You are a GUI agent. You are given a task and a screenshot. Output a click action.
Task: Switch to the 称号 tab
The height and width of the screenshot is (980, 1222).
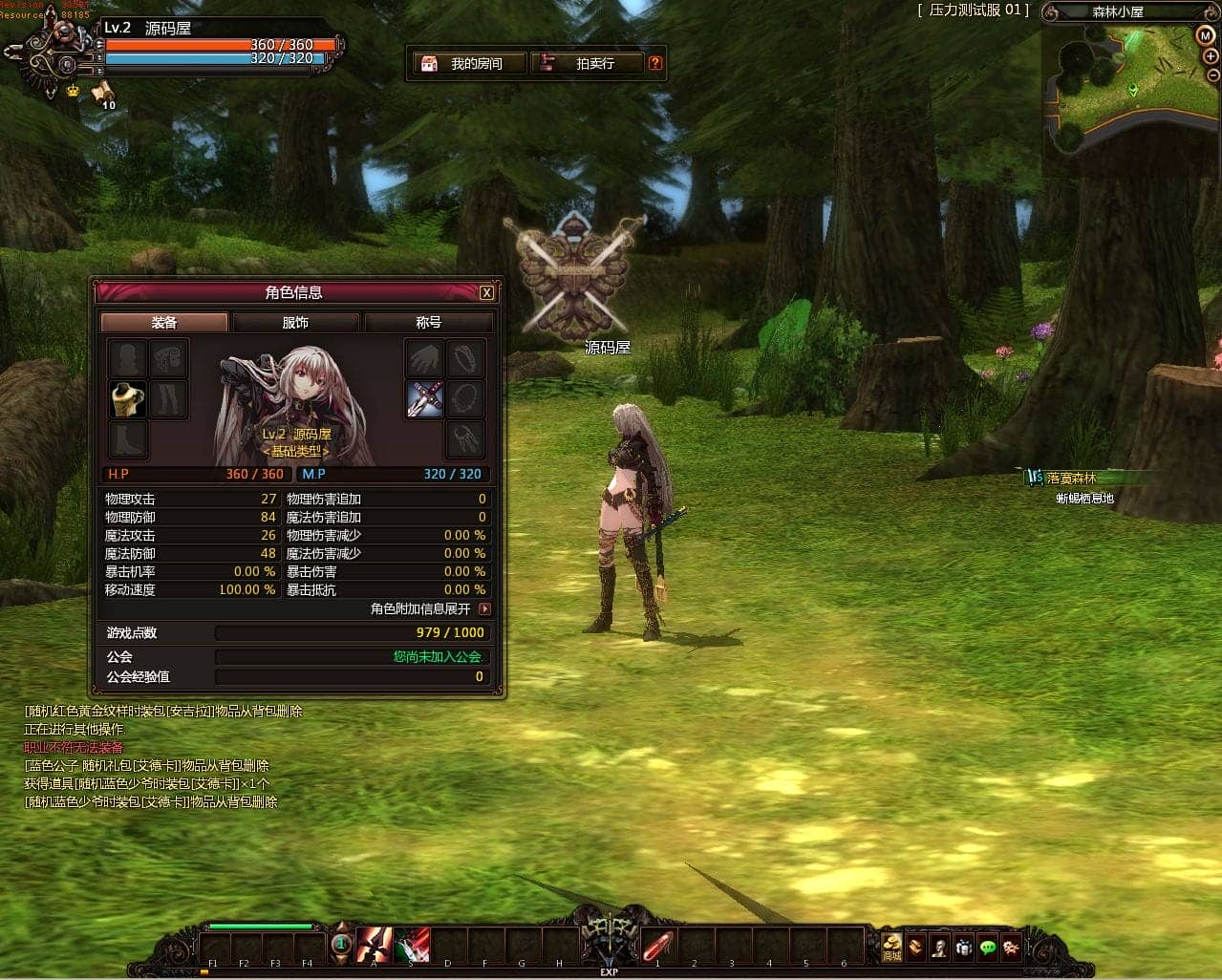point(428,323)
